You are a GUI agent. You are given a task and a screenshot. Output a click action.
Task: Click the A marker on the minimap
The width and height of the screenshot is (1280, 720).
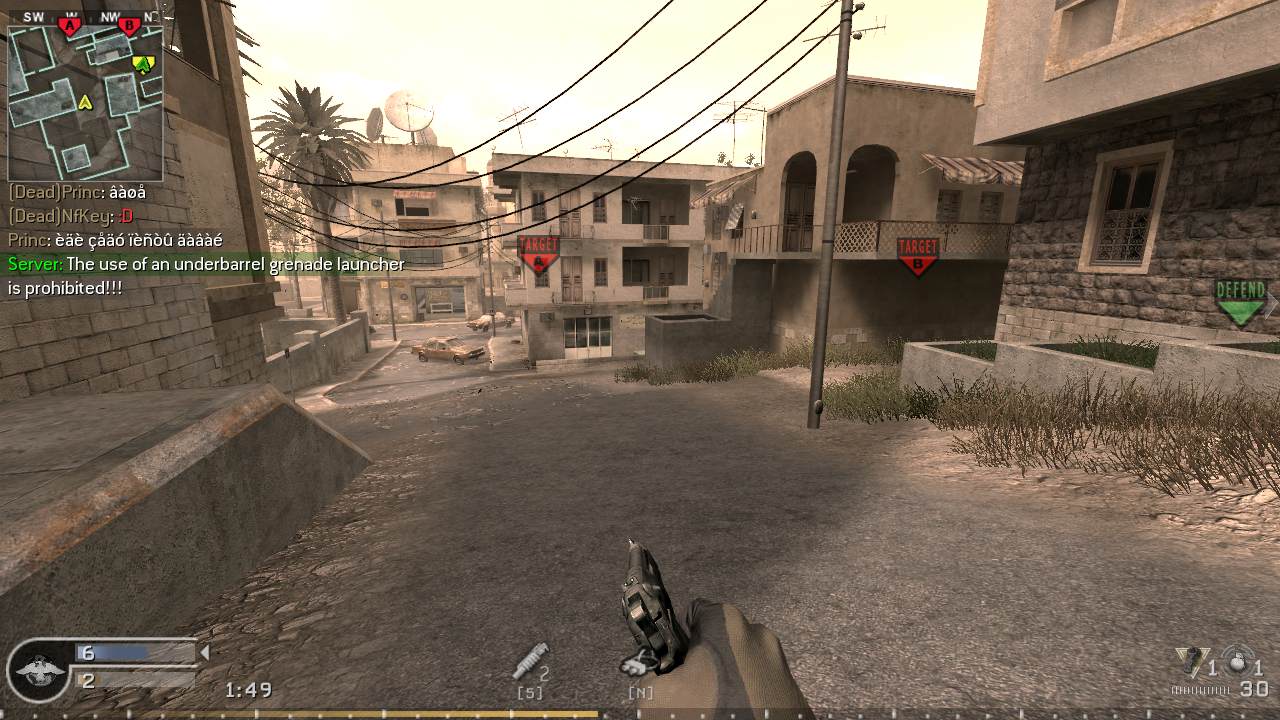pyautogui.click(x=68, y=25)
